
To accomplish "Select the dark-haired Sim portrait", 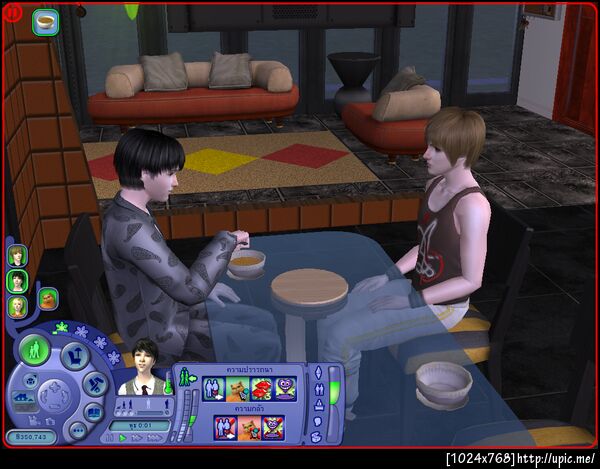I will point(17,281).
